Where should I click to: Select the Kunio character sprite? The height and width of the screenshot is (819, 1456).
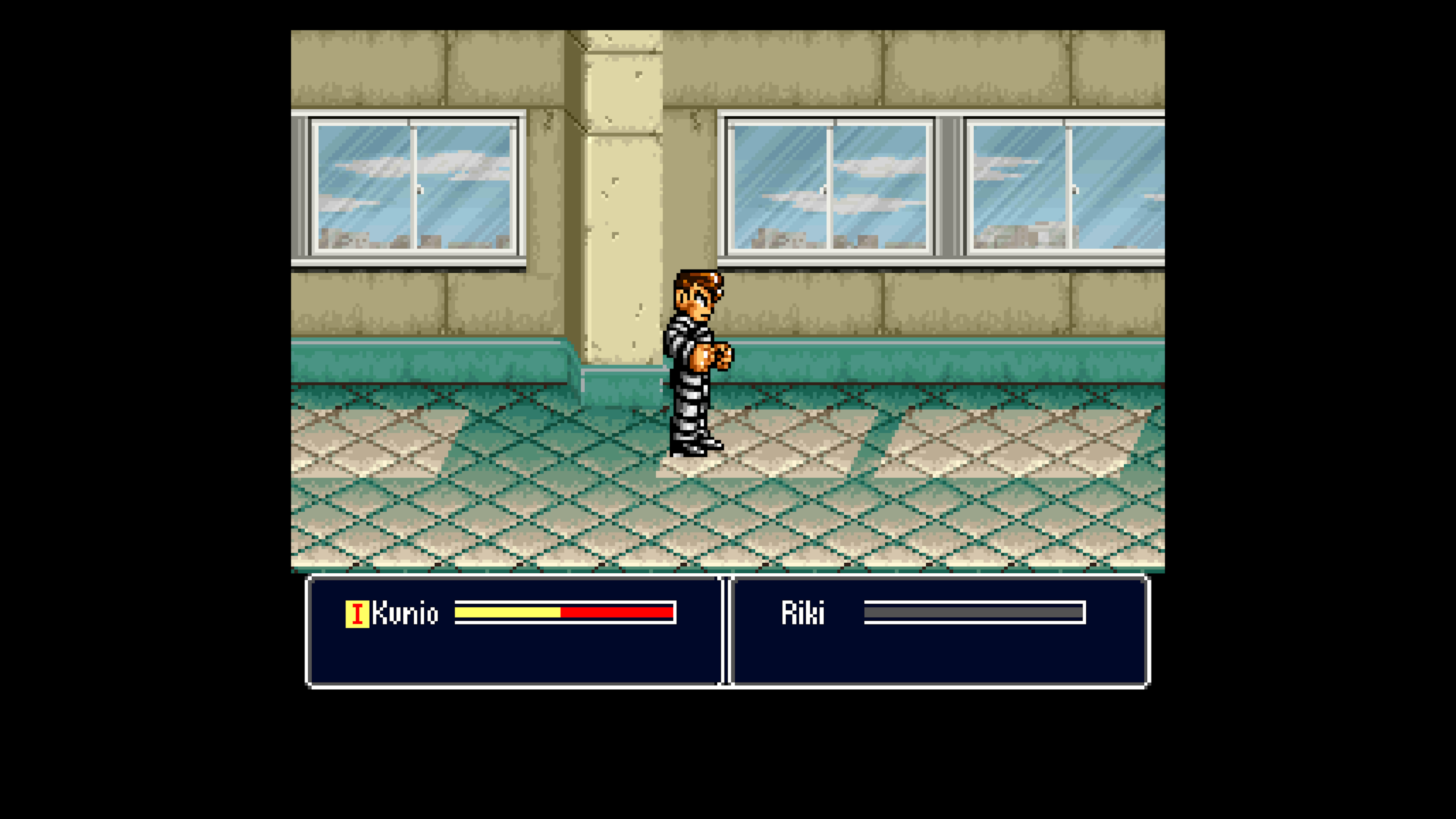pyautogui.click(x=695, y=362)
